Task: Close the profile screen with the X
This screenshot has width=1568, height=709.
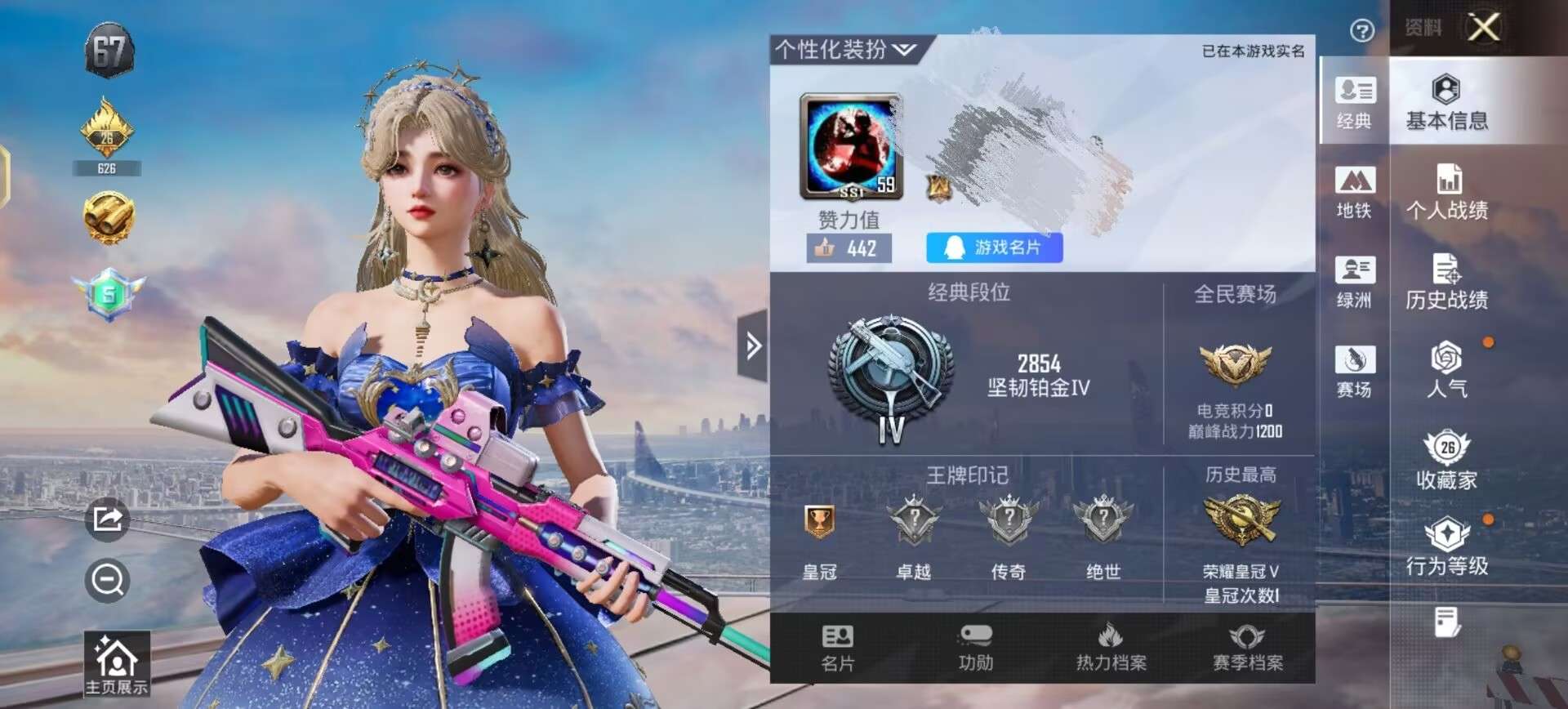Action: pyautogui.click(x=1483, y=27)
